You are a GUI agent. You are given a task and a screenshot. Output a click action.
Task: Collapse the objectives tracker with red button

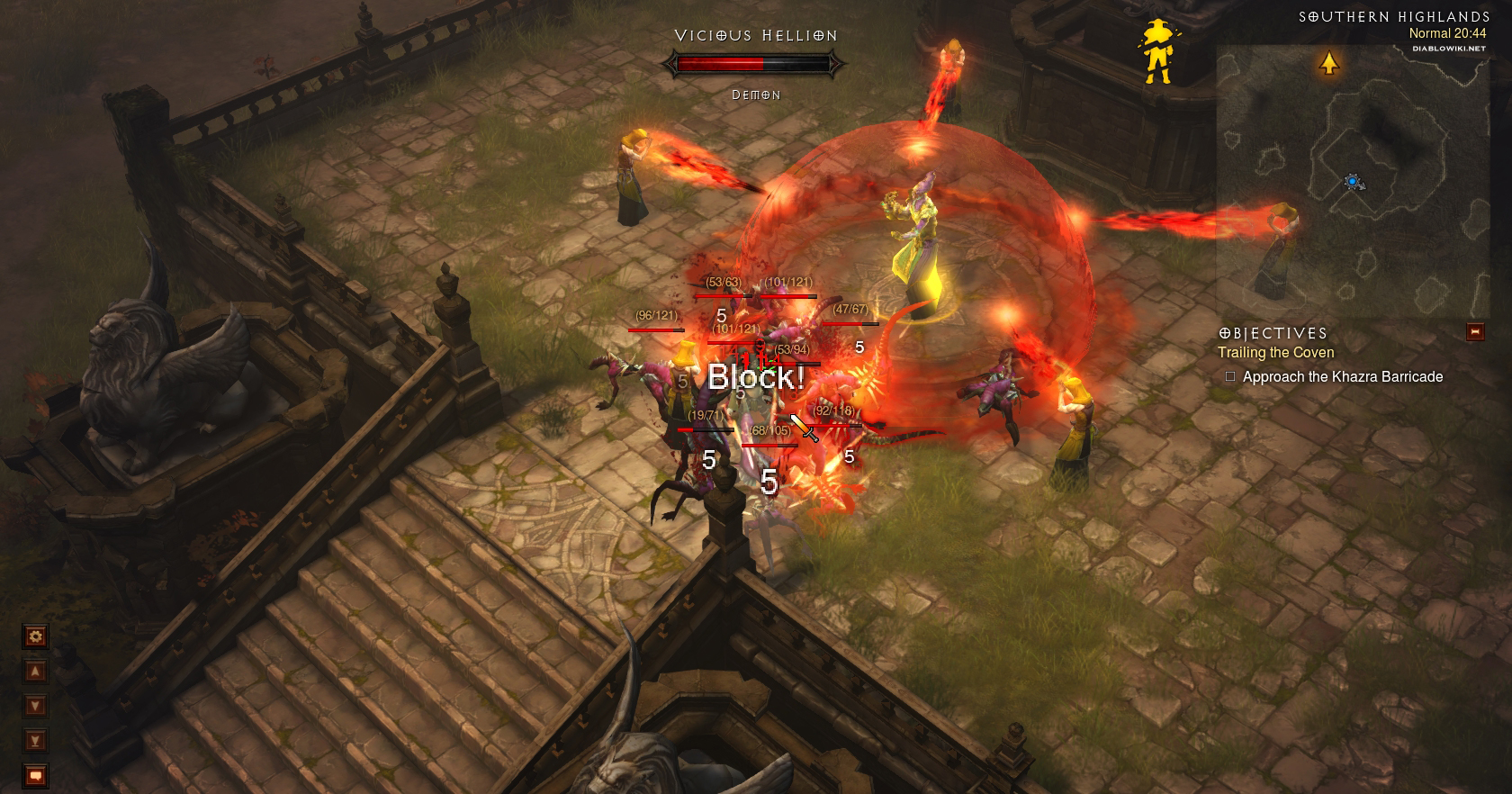1475,332
